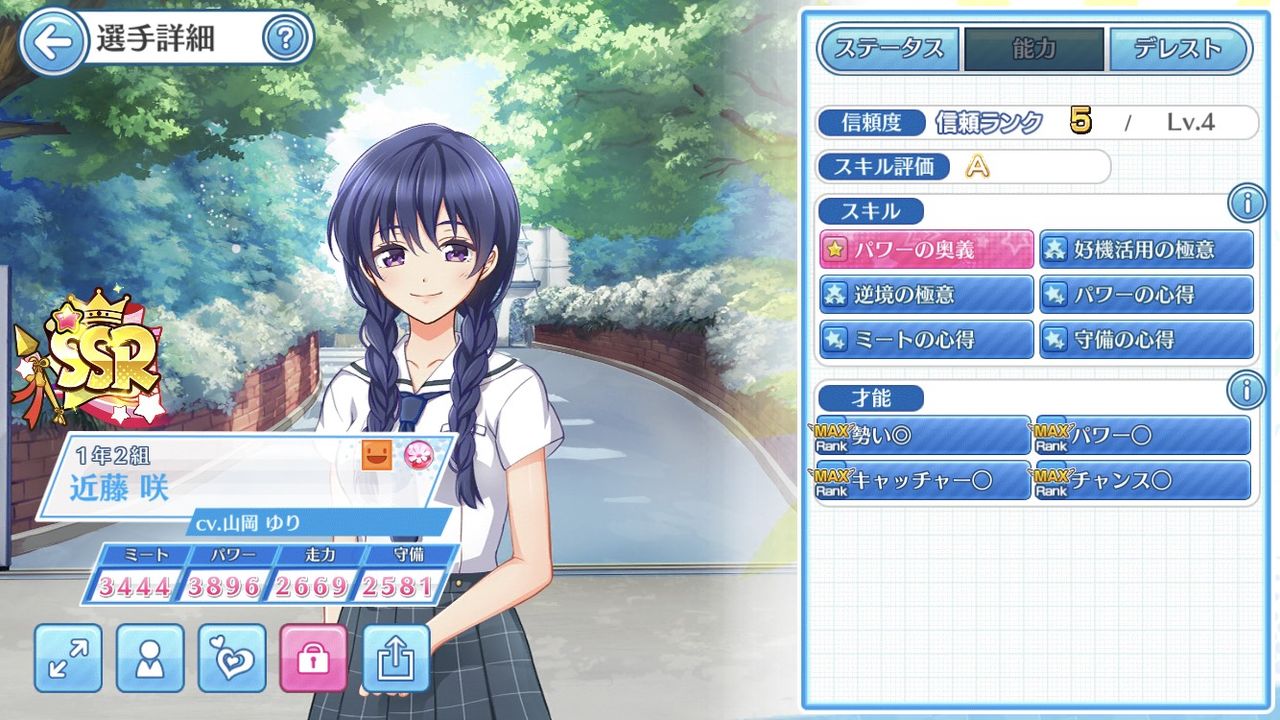Toggle favorite with the heart button
Viewport: 1280px width, 720px height.
[232, 659]
